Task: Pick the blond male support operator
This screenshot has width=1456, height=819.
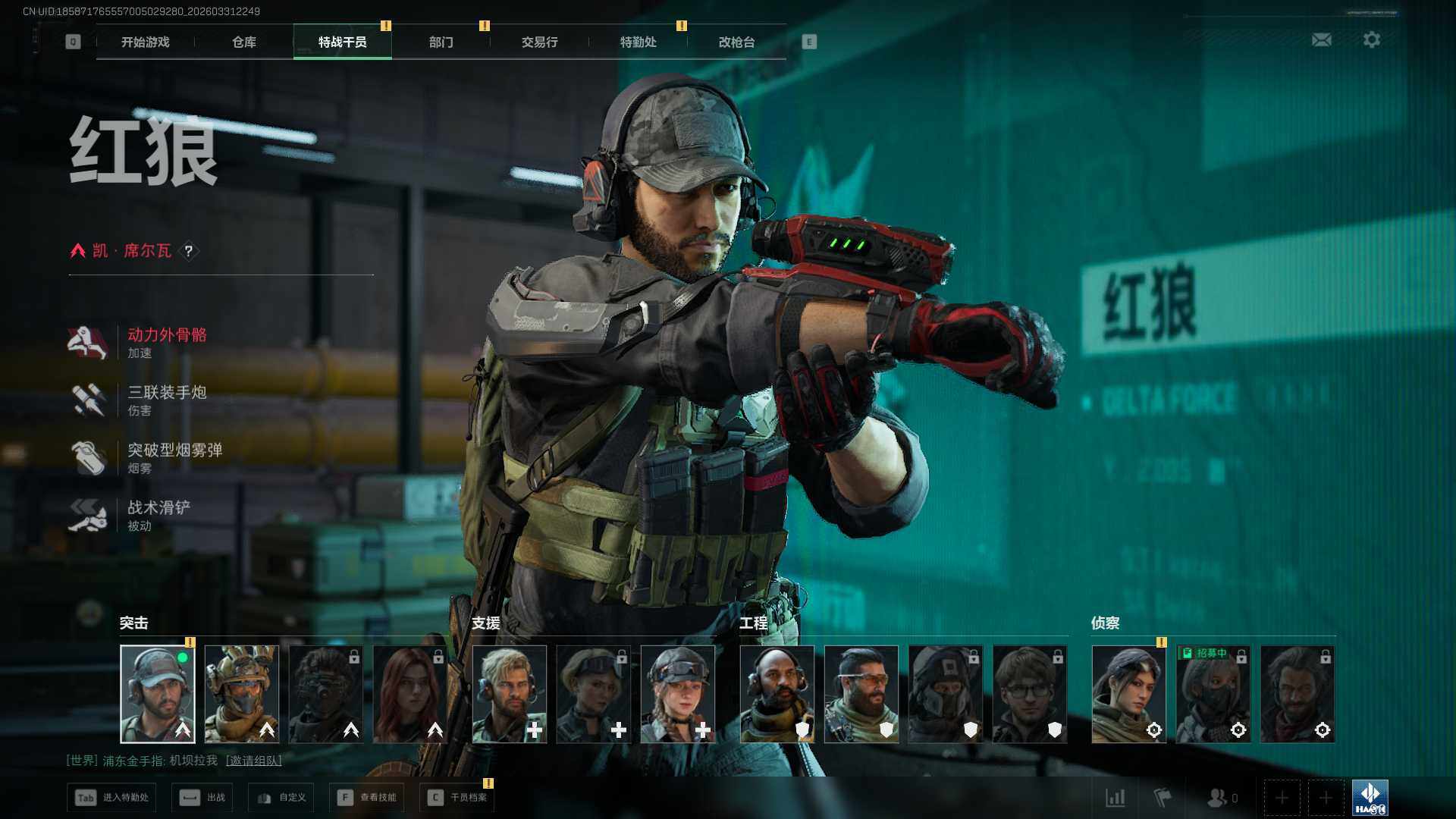Action: tap(510, 694)
